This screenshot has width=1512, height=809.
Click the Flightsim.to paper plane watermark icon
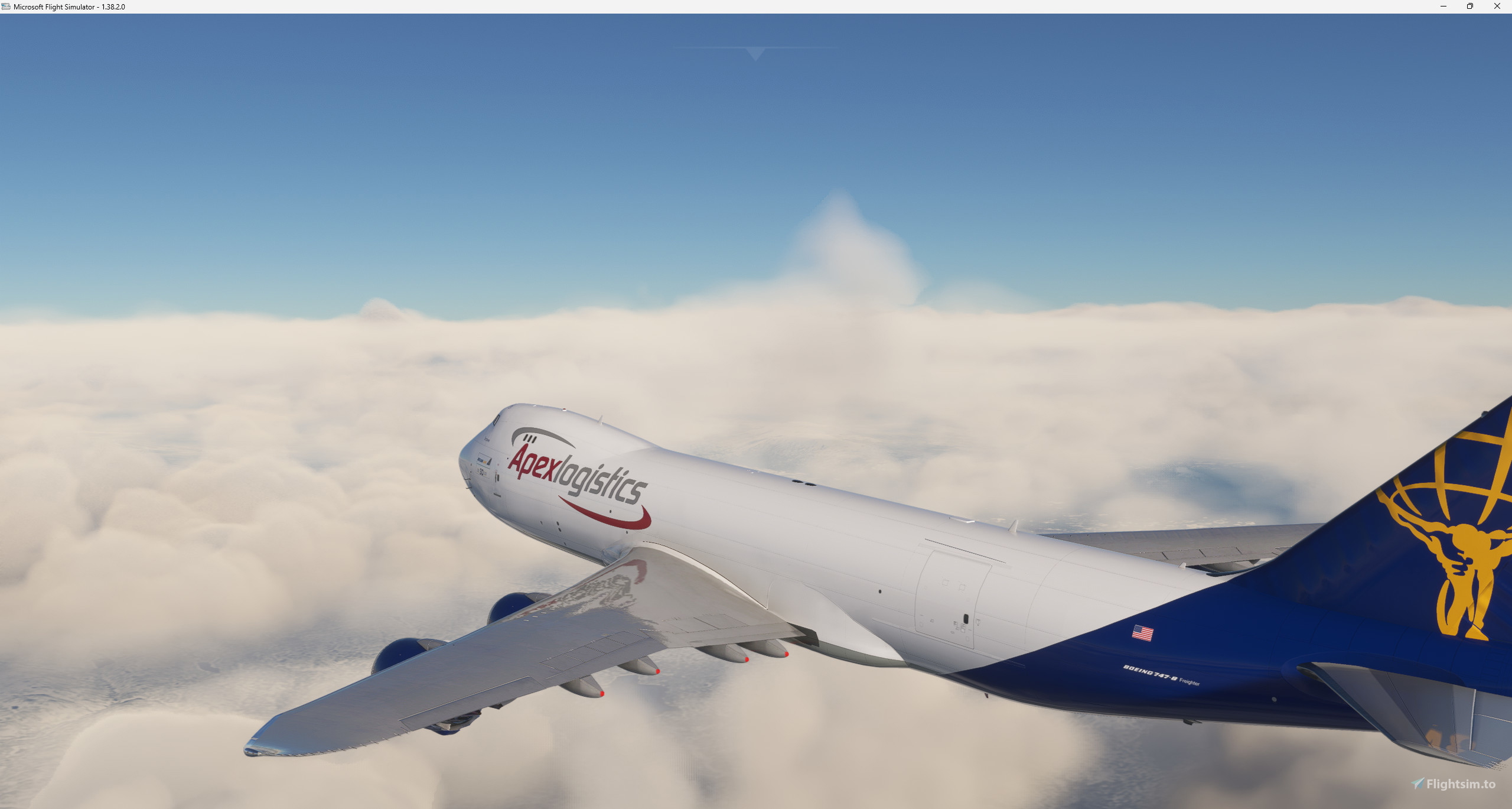(x=1417, y=784)
